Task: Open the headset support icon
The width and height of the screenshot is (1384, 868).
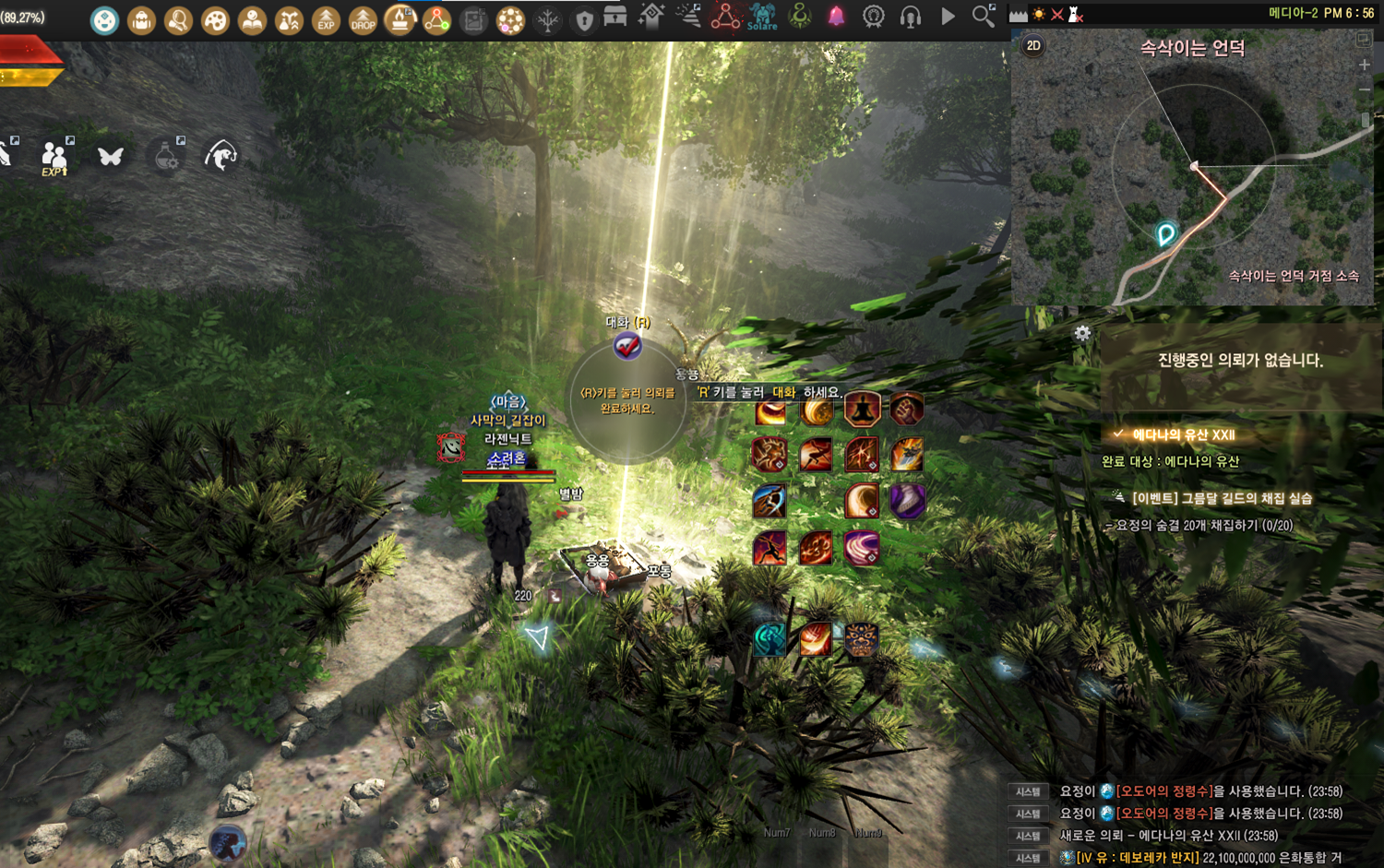Action: 911,17
